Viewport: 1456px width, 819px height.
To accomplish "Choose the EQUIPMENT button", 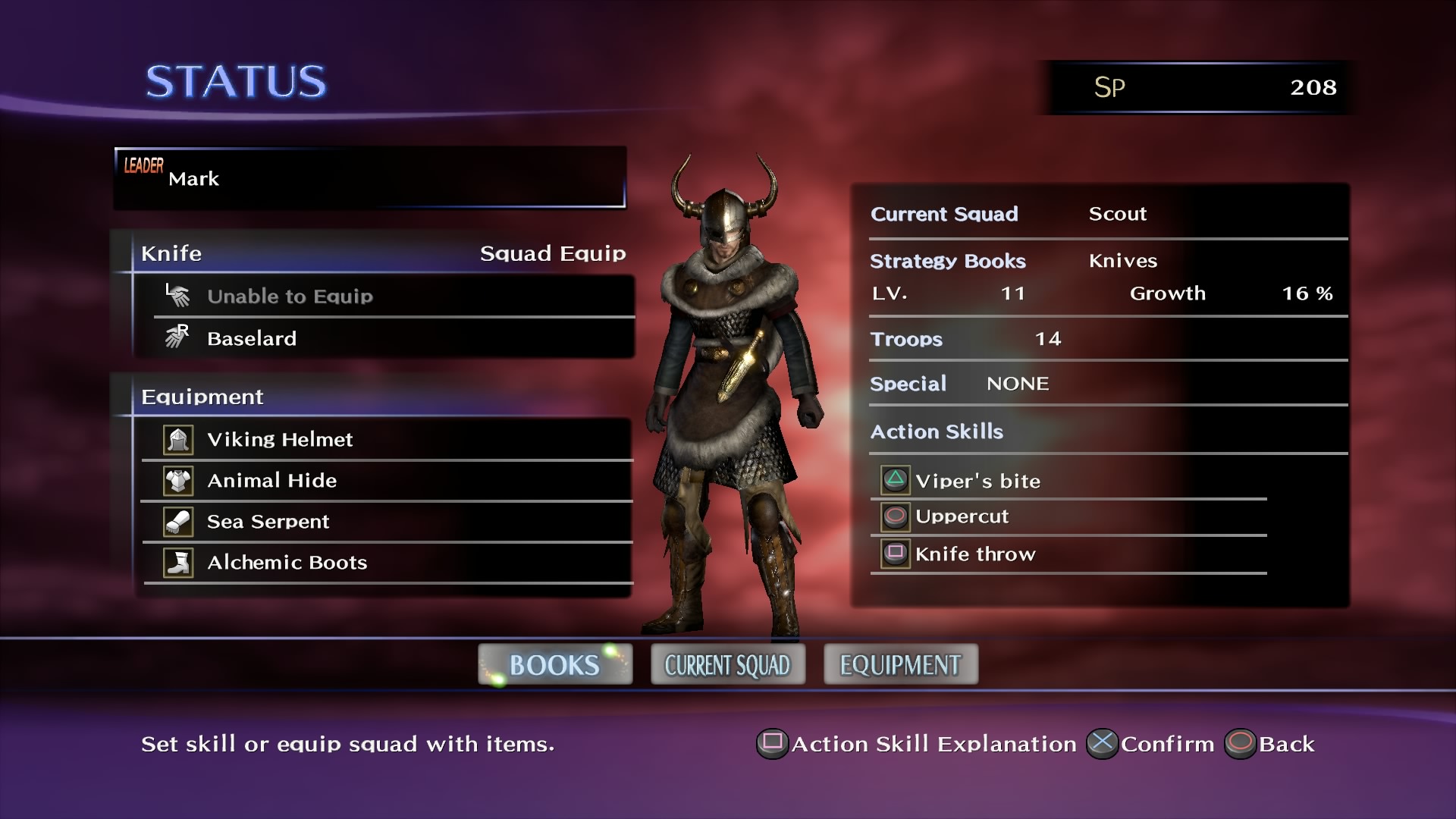I will click(901, 665).
